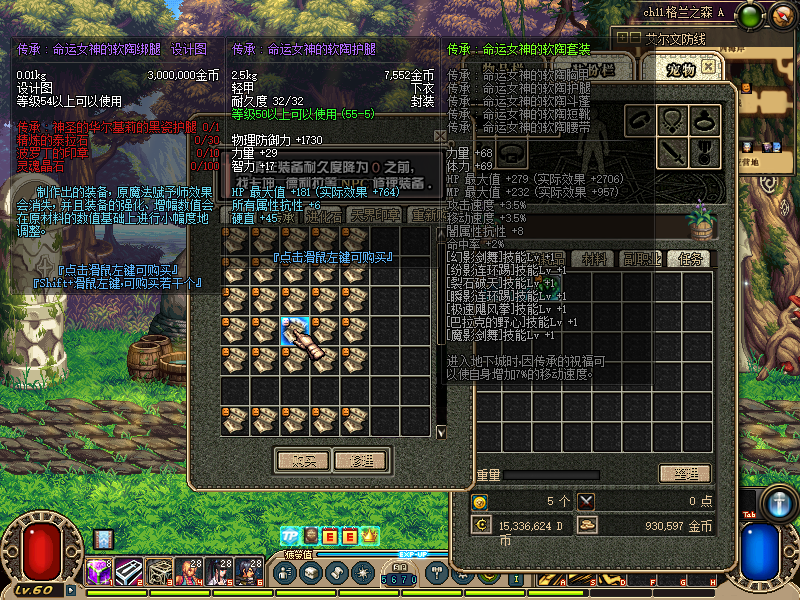Select the sword weapon equipment slot

673,153
